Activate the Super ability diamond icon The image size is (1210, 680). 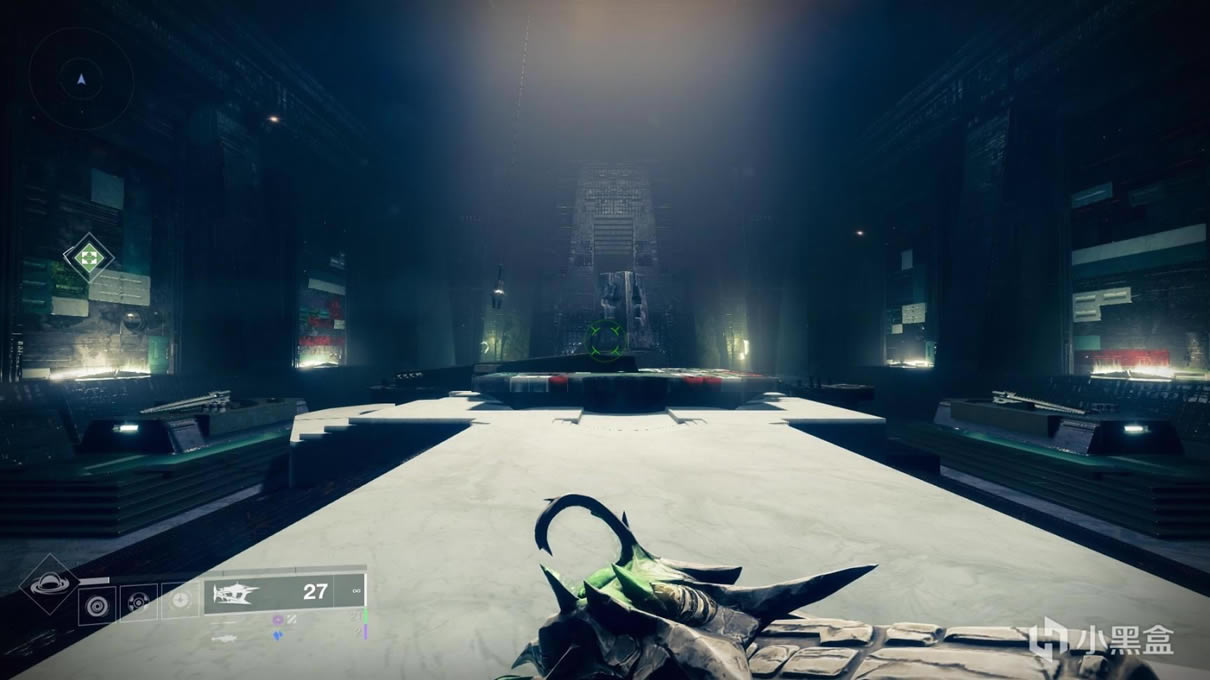(49, 584)
